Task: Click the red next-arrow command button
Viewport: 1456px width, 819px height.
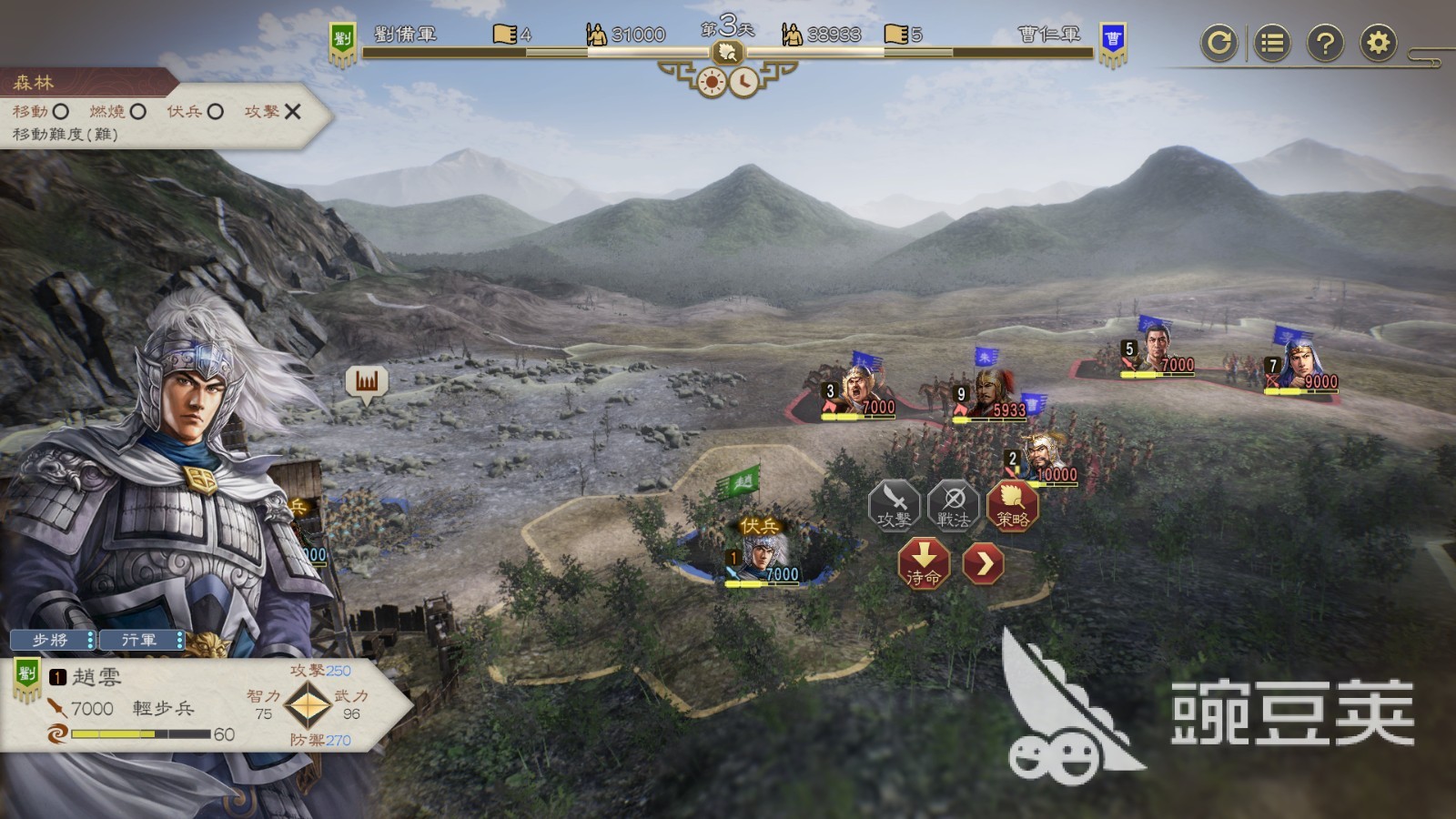Action: click(x=984, y=564)
